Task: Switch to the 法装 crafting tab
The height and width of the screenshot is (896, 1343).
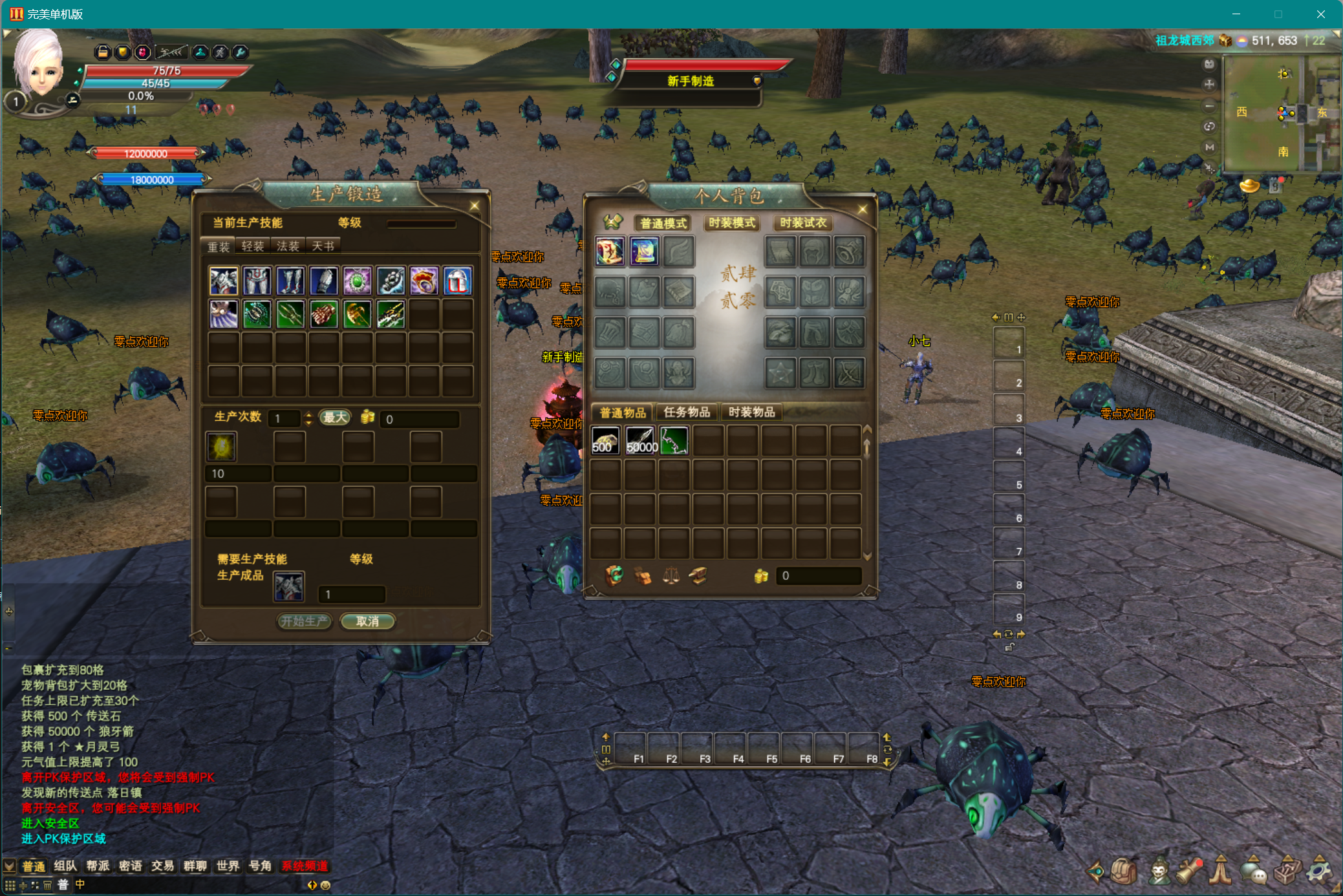Action: [x=288, y=246]
